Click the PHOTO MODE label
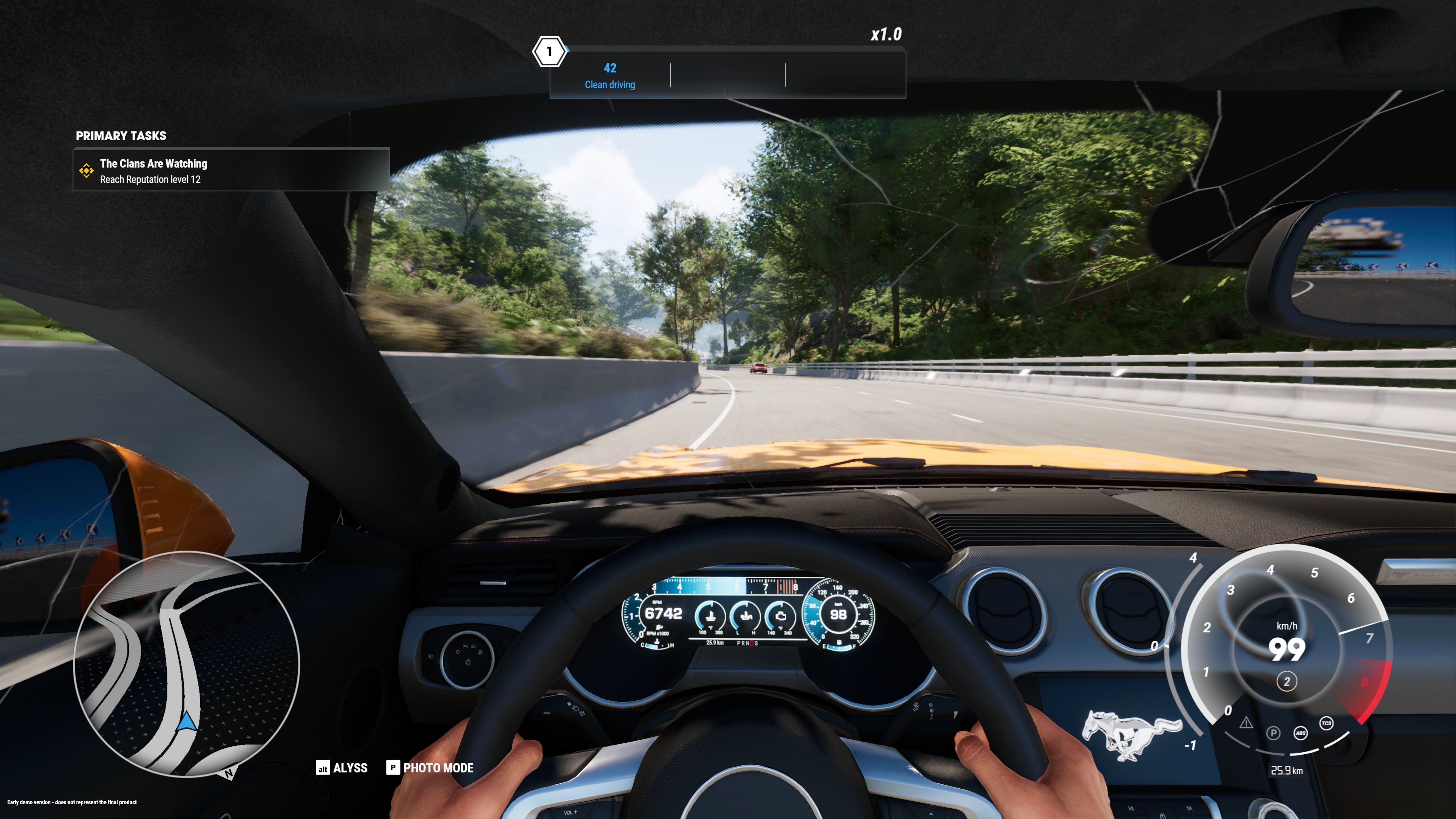The image size is (1456, 819). 438,767
